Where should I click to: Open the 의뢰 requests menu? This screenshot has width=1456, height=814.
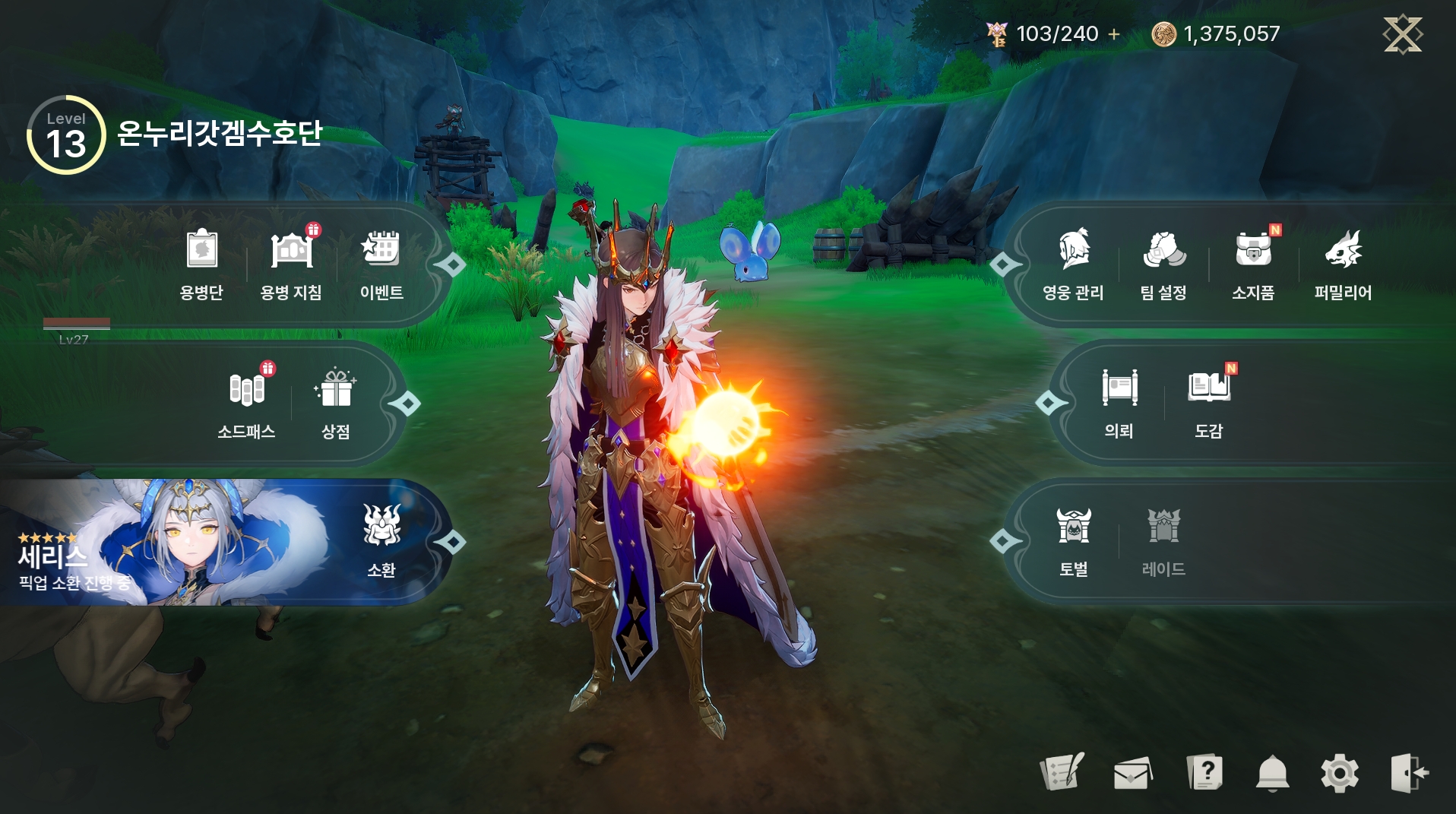pos(1119,402)
